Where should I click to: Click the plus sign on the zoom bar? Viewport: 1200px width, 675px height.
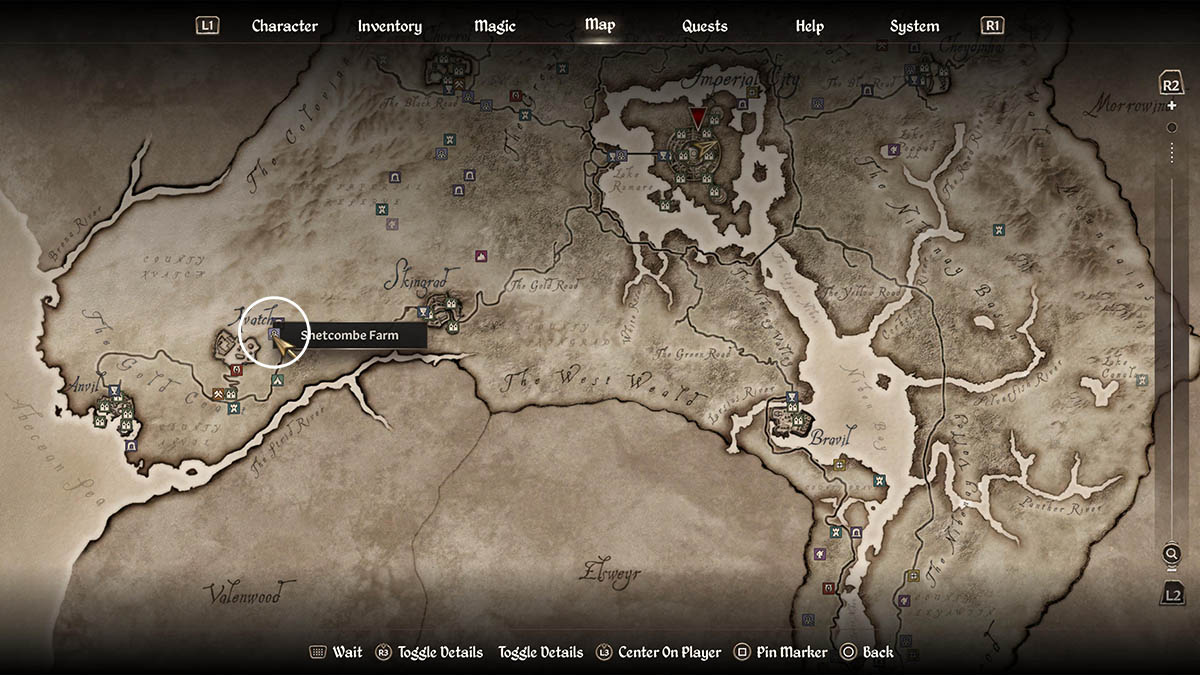pos(1172,106)
